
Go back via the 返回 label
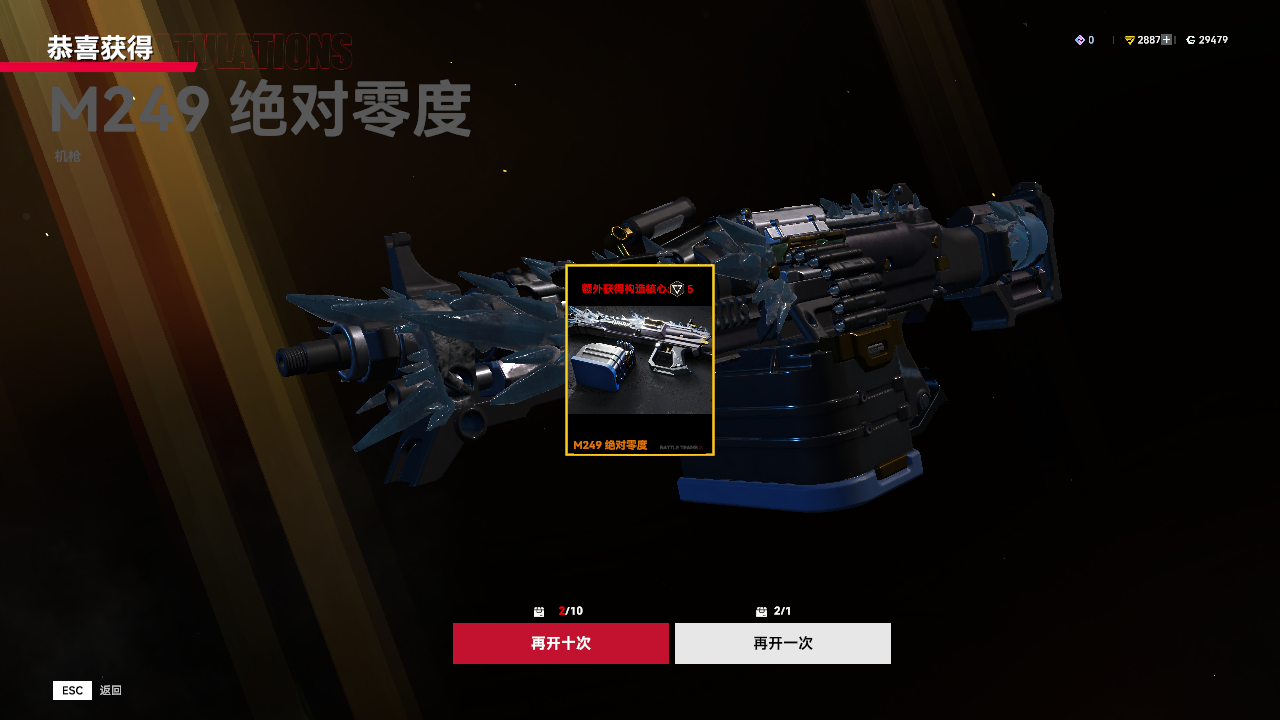point(110,690)
